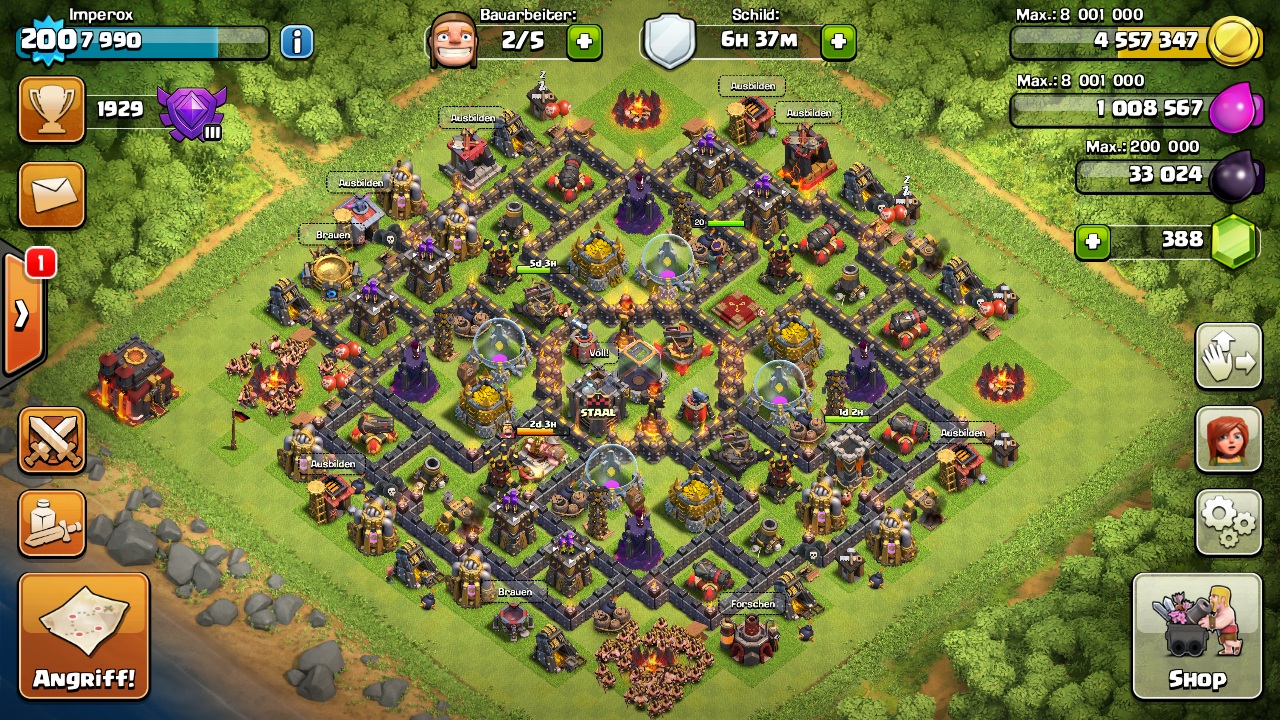The height and width of the screenshot is (720, 1280).
Task: Buy more shield with the green plus
Action: [x=838, y=41]
